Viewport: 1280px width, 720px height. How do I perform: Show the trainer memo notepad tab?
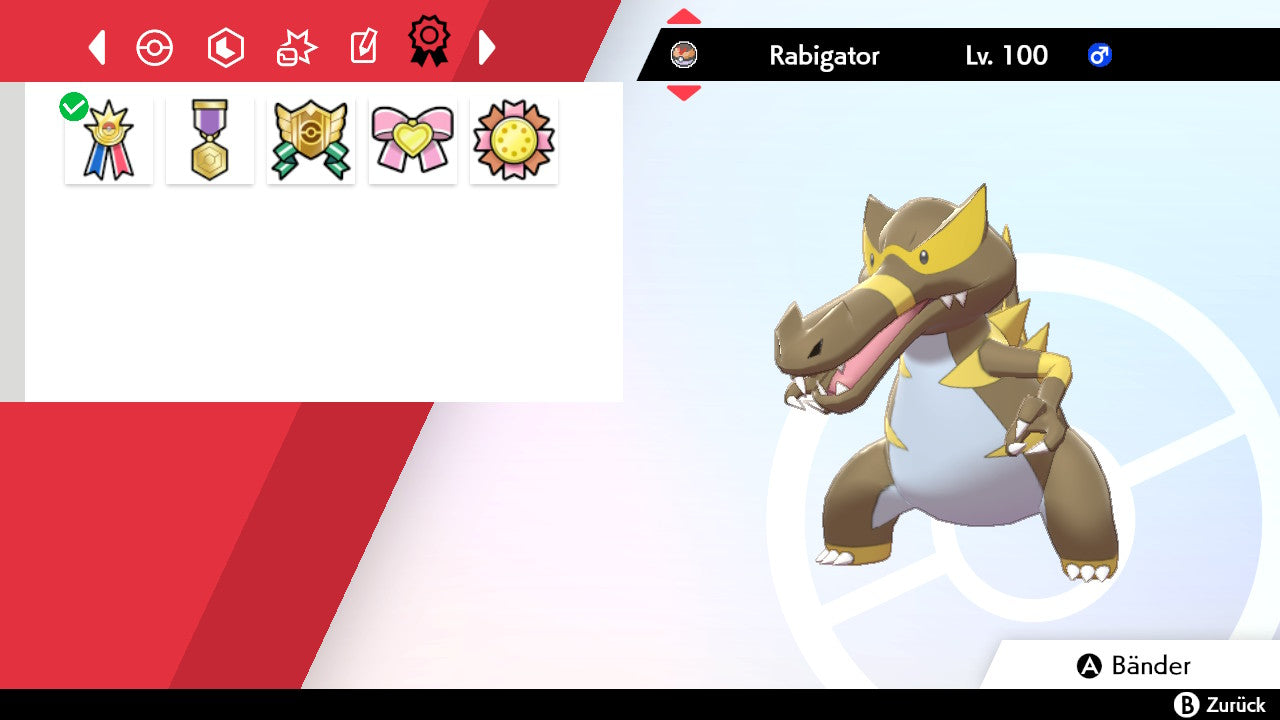[x=363, y=47]
